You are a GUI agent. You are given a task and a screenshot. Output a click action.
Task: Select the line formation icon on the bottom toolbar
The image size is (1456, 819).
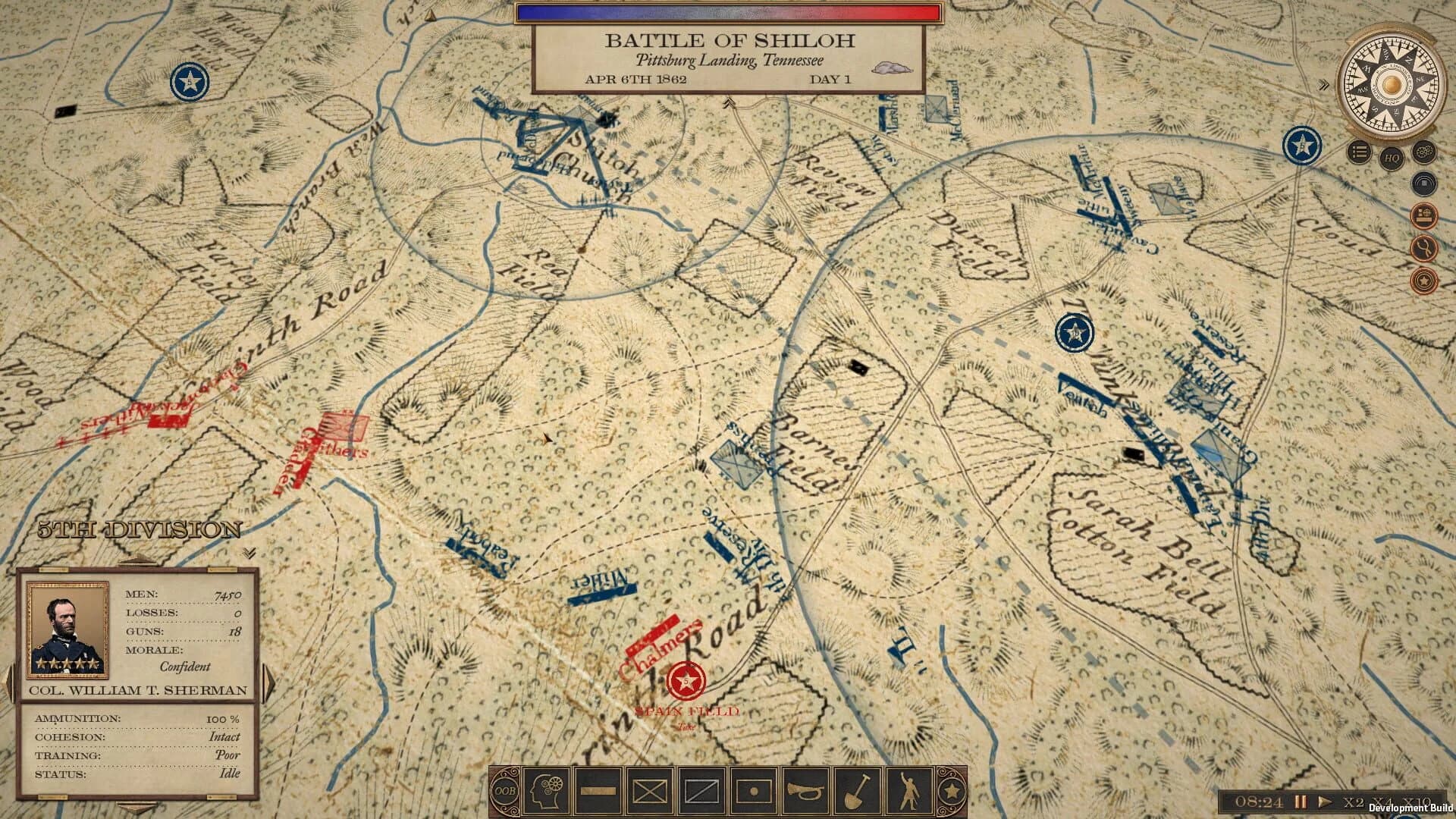coord(597,790)
